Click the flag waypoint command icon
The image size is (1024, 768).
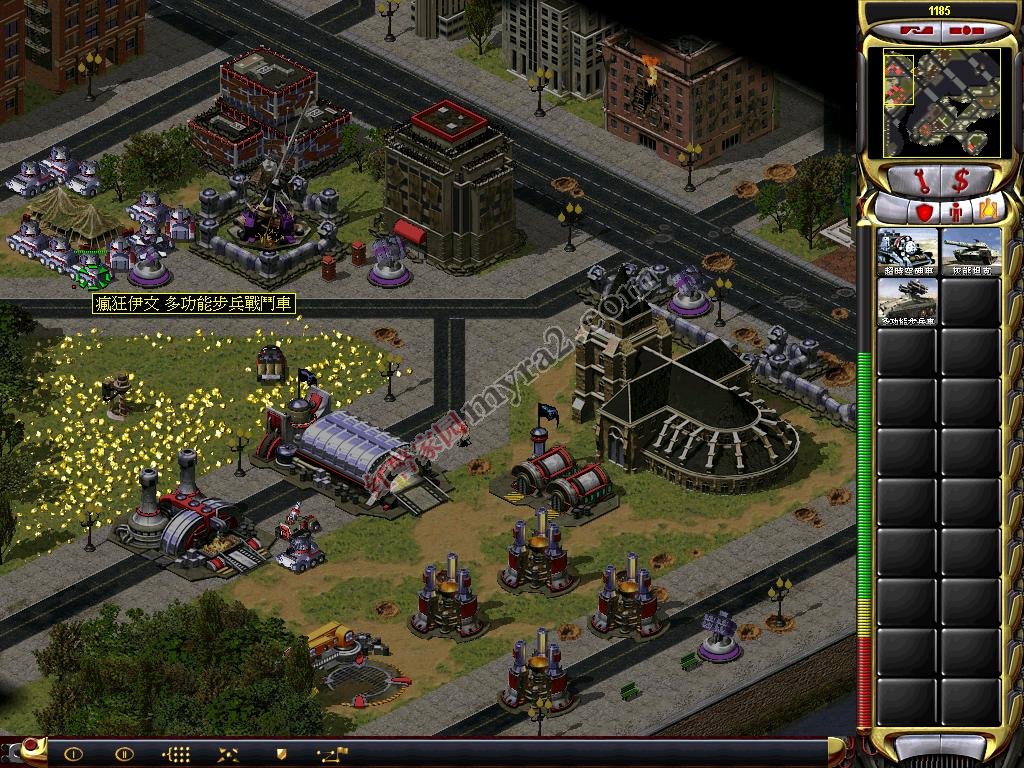(332, 754)
